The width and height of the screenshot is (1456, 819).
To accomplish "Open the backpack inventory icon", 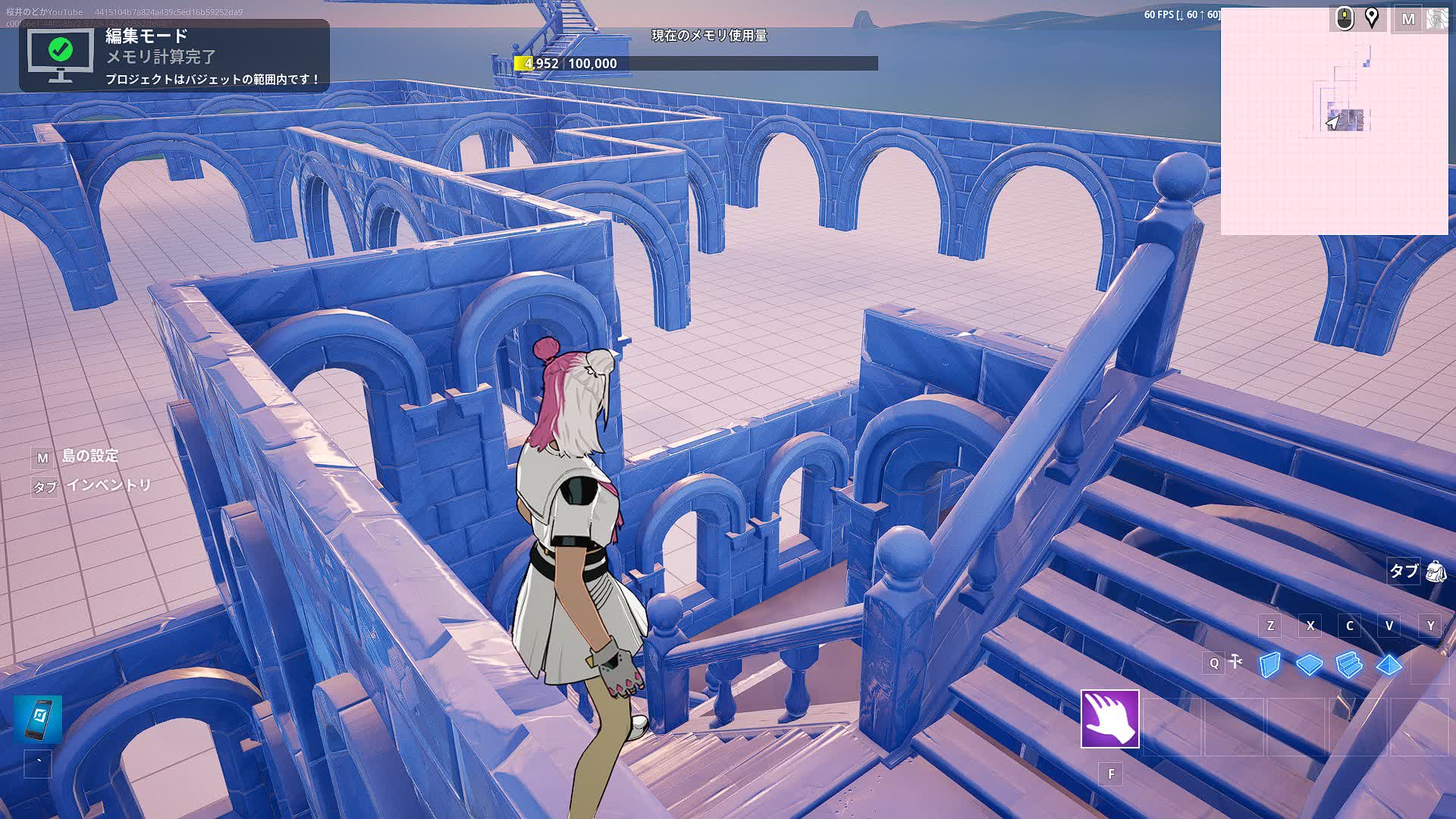I will coord(1436,571).
